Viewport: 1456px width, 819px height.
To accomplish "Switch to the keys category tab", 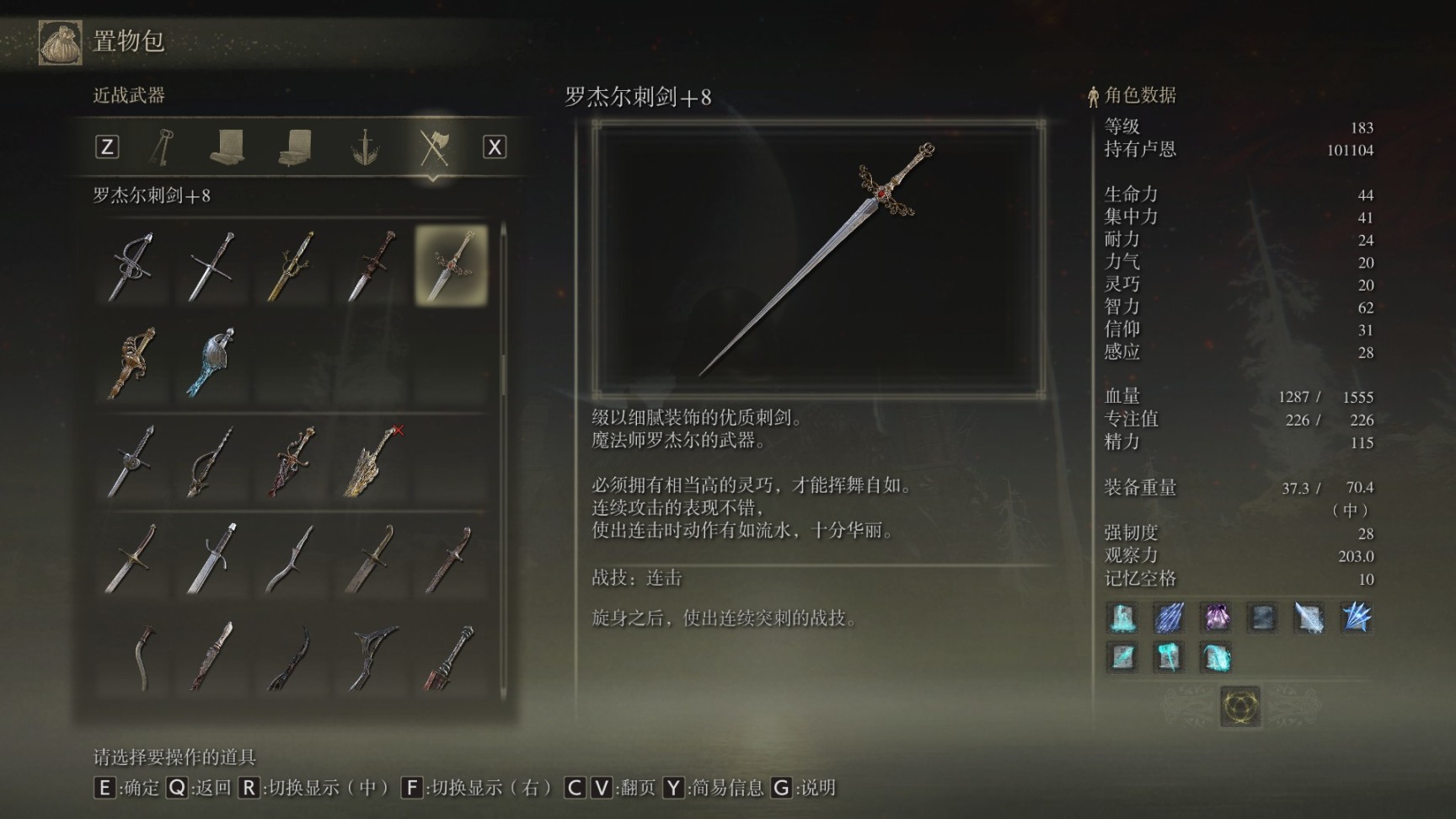I will 162,147.
